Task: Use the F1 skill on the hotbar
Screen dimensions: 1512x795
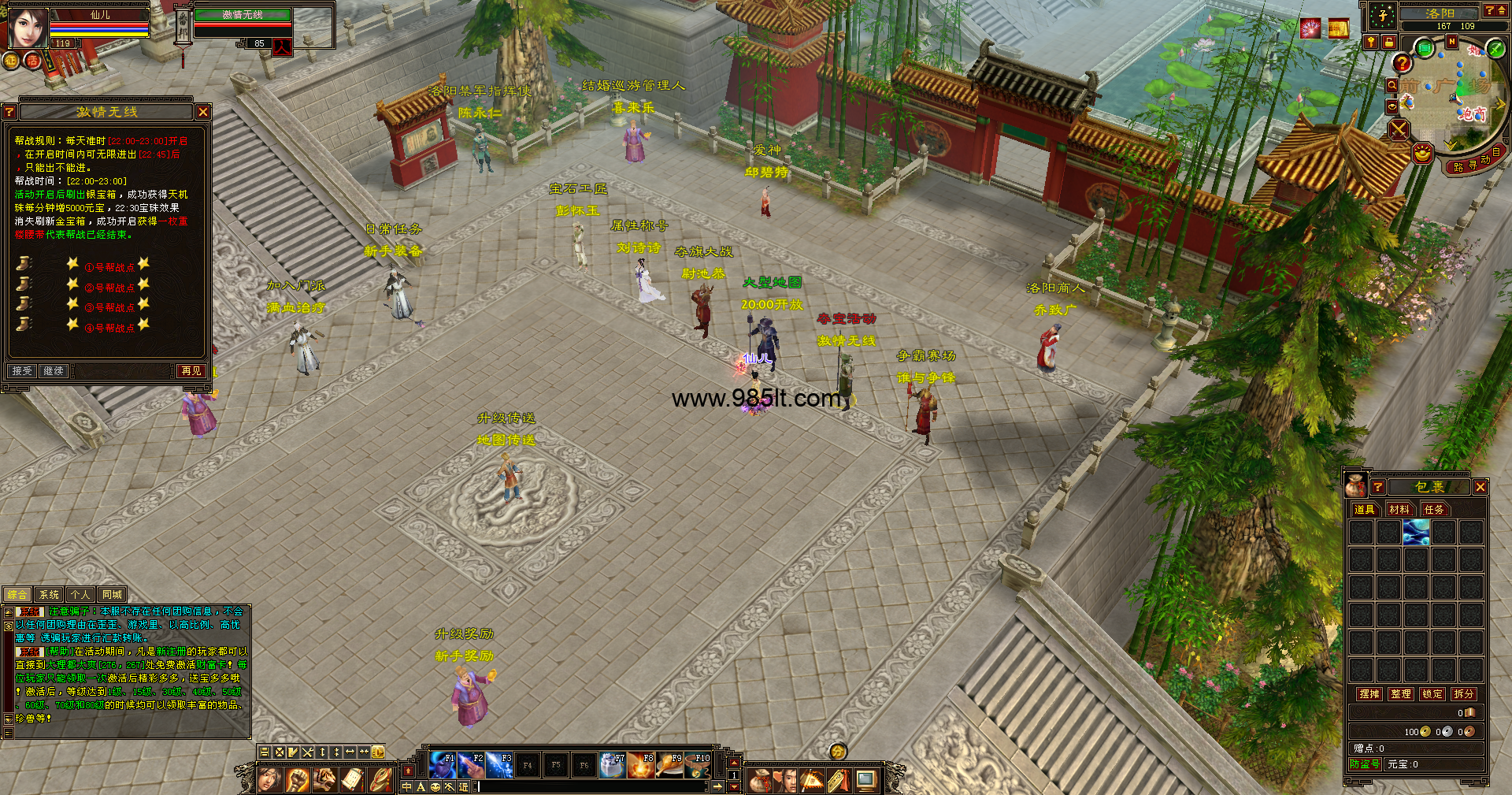Action: point(442,765)
